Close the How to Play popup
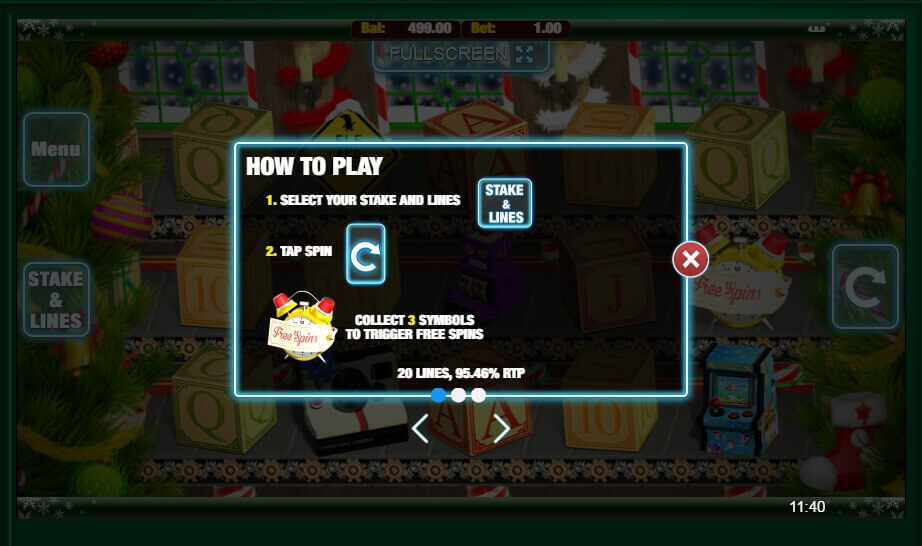Viewport: 922px width, 546px height. [x=690, y=260]
